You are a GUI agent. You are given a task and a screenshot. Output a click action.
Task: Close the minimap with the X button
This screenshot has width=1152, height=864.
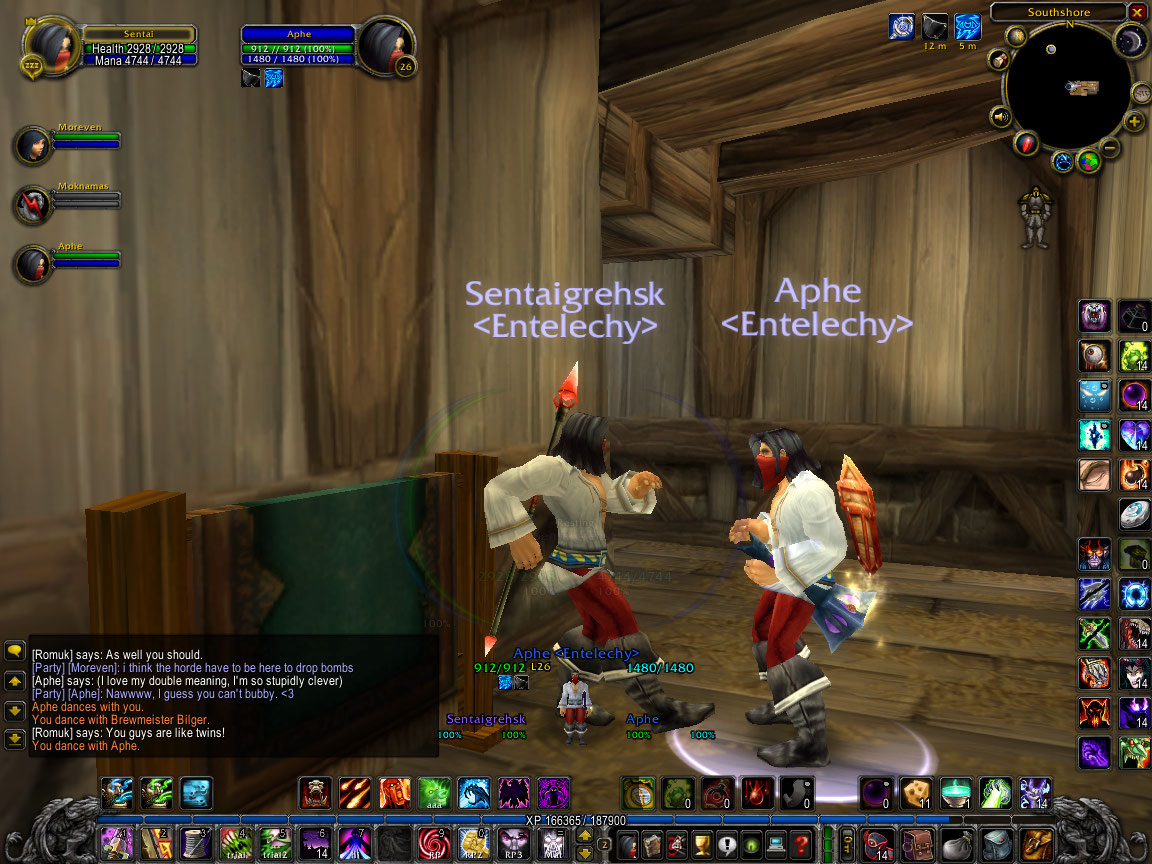(1137, 12)
